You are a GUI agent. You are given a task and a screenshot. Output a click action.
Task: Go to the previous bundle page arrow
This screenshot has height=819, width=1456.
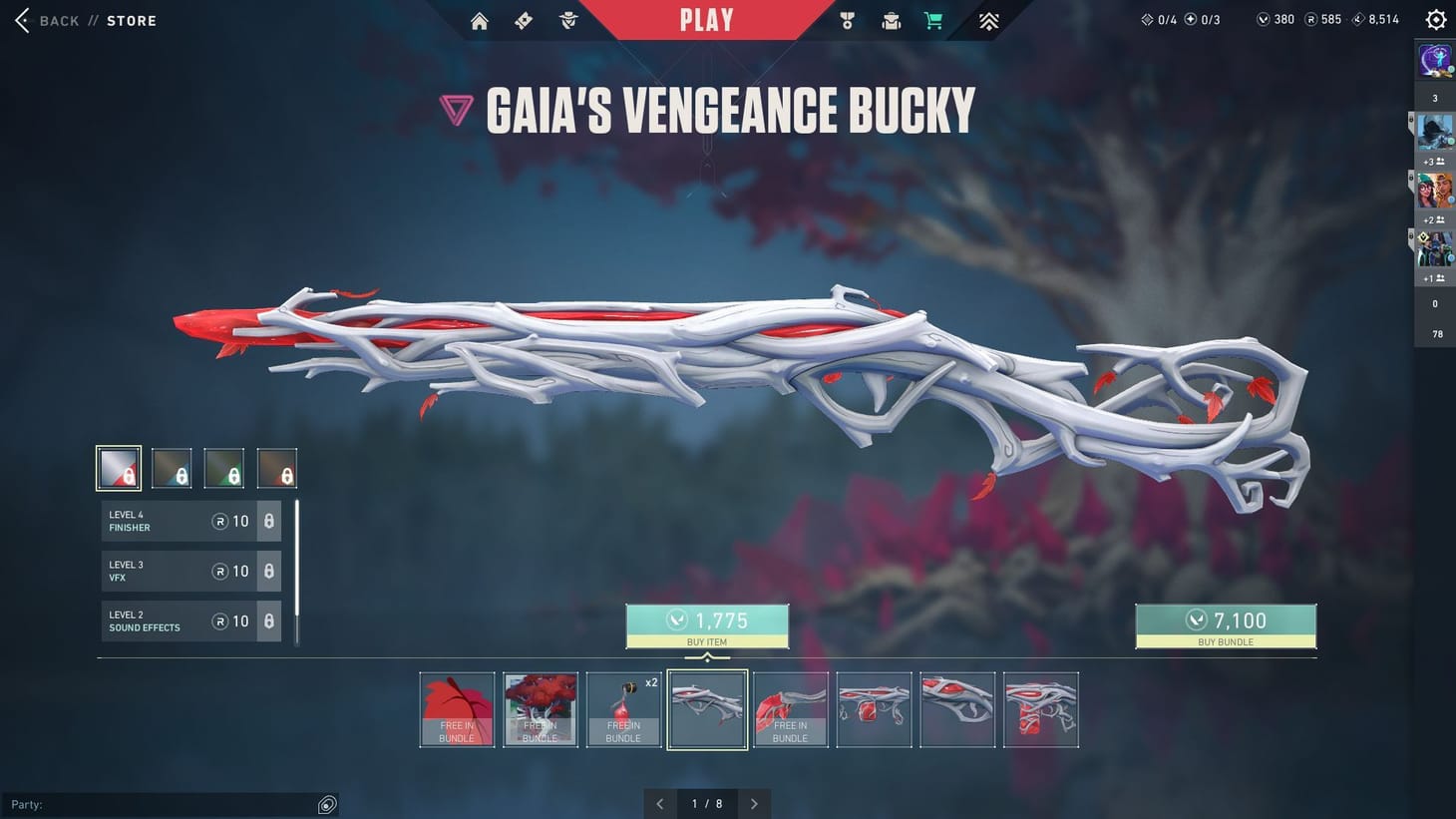click(659, 803)
